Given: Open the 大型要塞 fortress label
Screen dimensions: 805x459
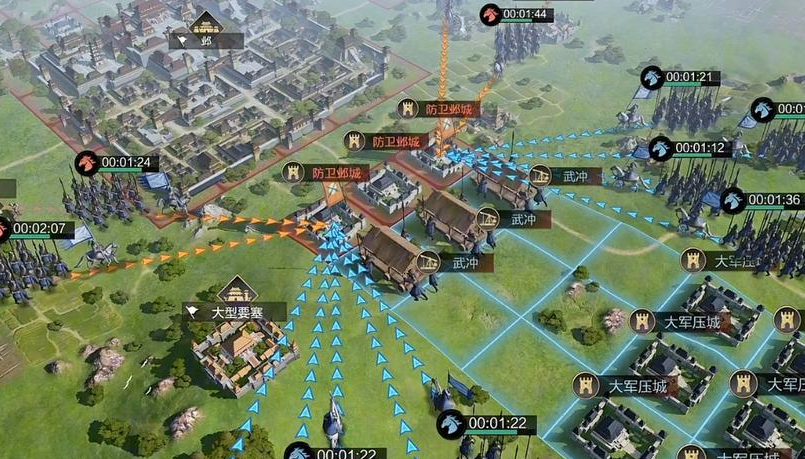Looking at the screenshot, I should tap(234, 312).
